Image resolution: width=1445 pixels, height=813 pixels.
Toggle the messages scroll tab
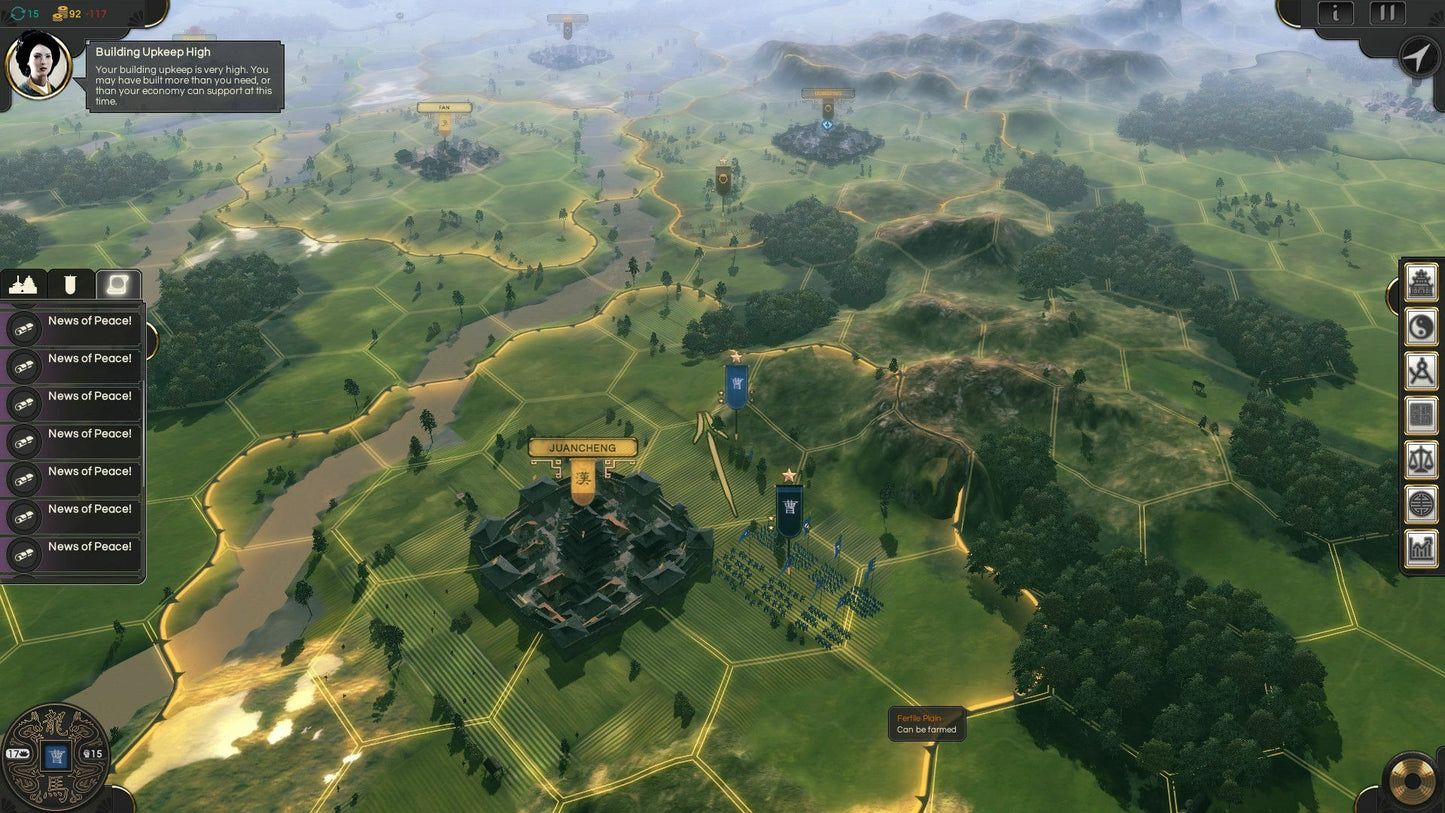pyautogui.click(x=117, y=284)
